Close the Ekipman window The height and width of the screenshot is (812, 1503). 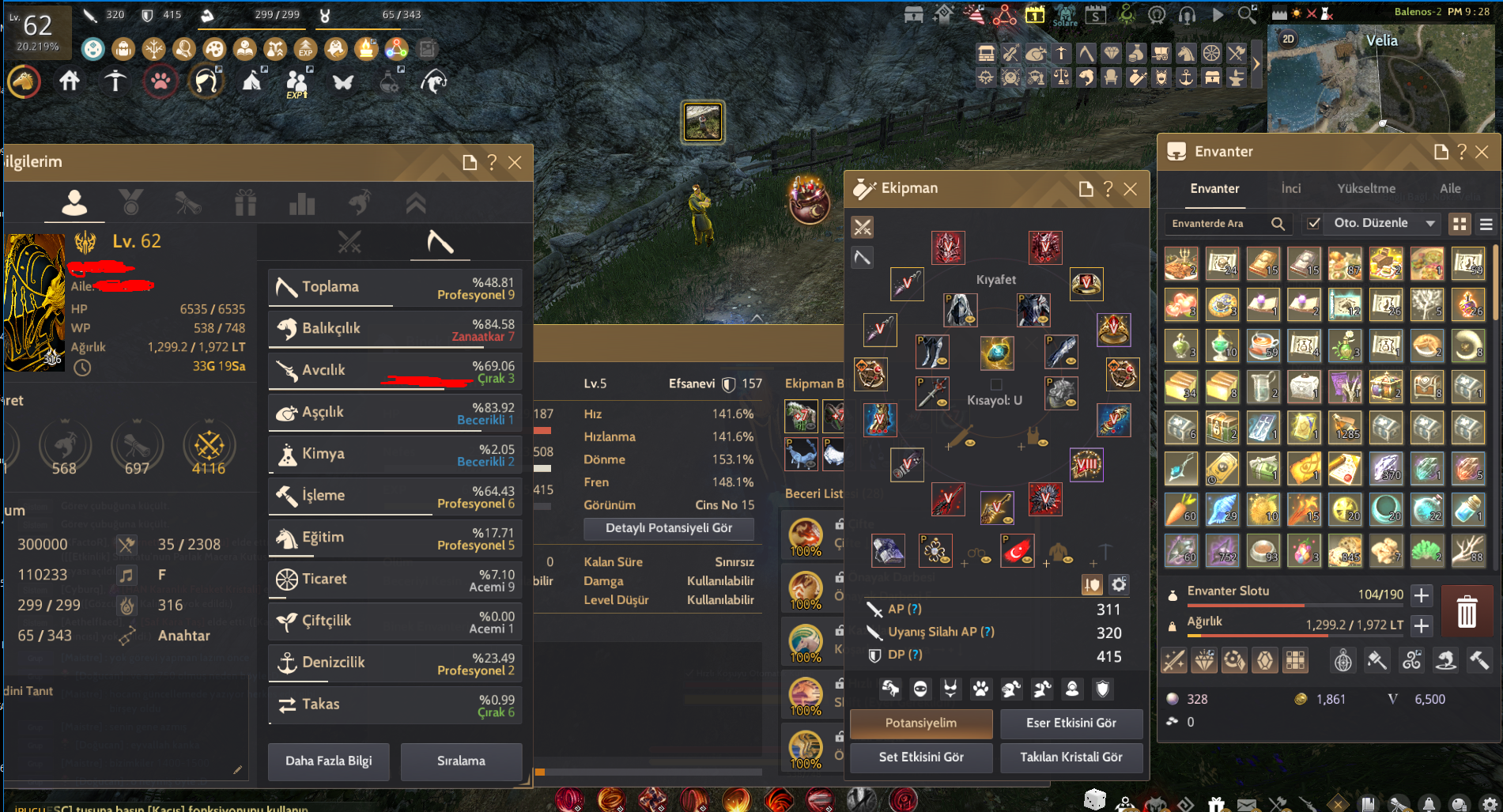[x=1131, y=189]
